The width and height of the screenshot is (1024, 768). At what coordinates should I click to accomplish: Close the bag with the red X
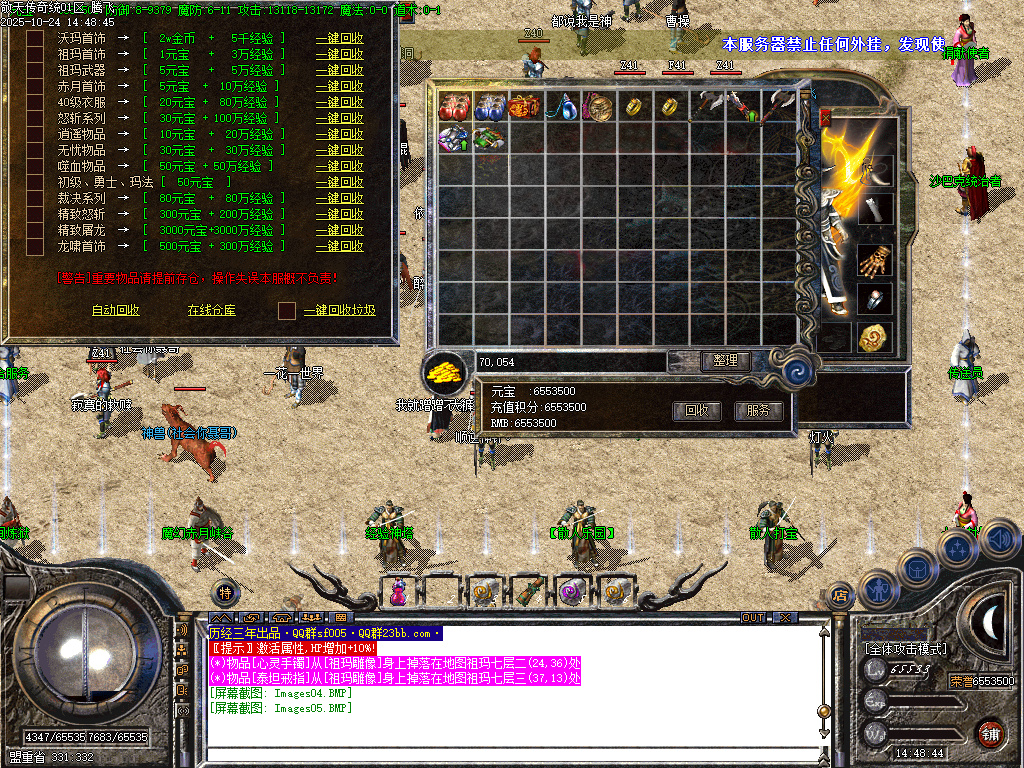pyautogui.click(x=826, y=118)
